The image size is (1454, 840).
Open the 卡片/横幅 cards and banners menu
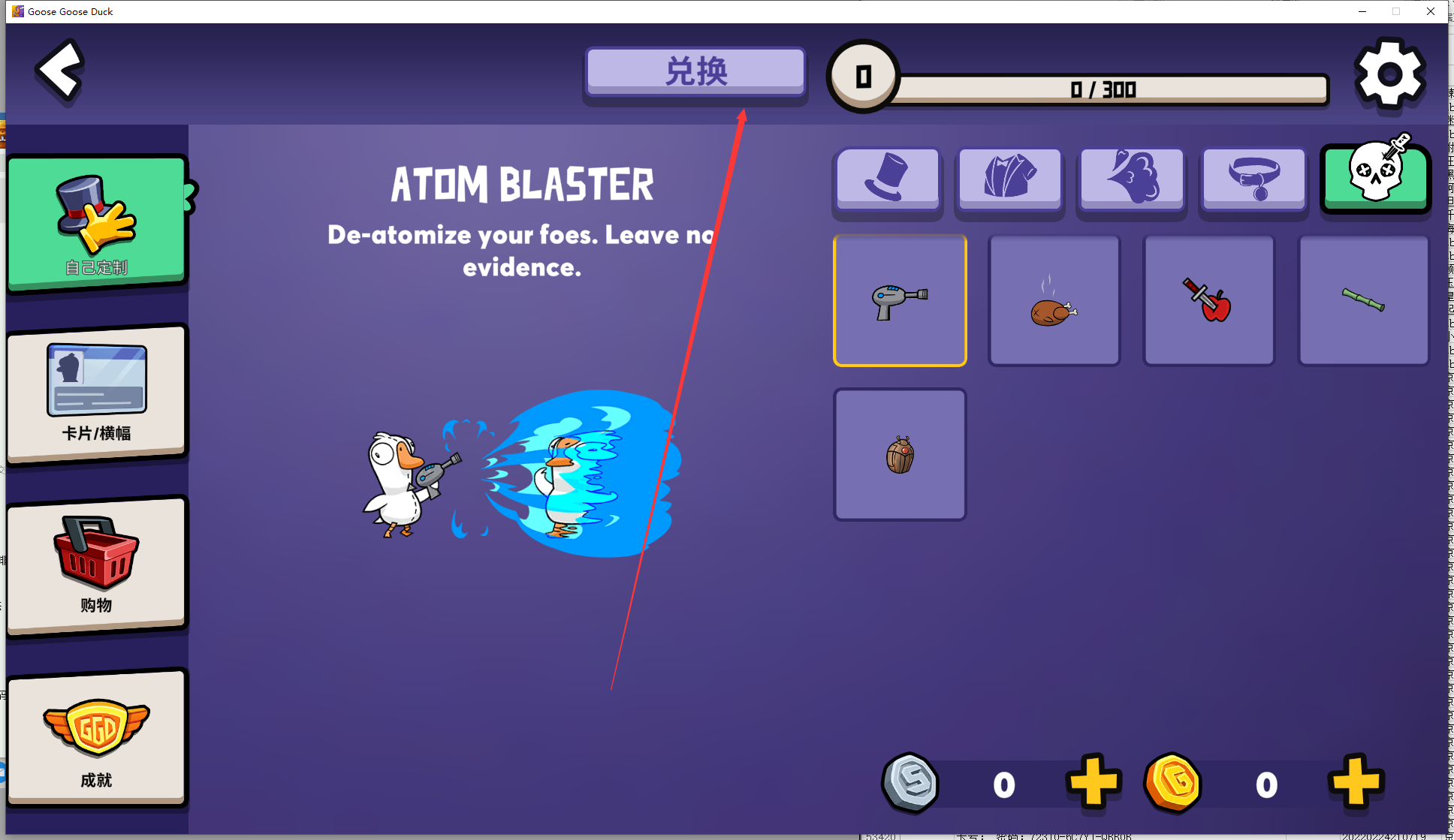[97, 393]
